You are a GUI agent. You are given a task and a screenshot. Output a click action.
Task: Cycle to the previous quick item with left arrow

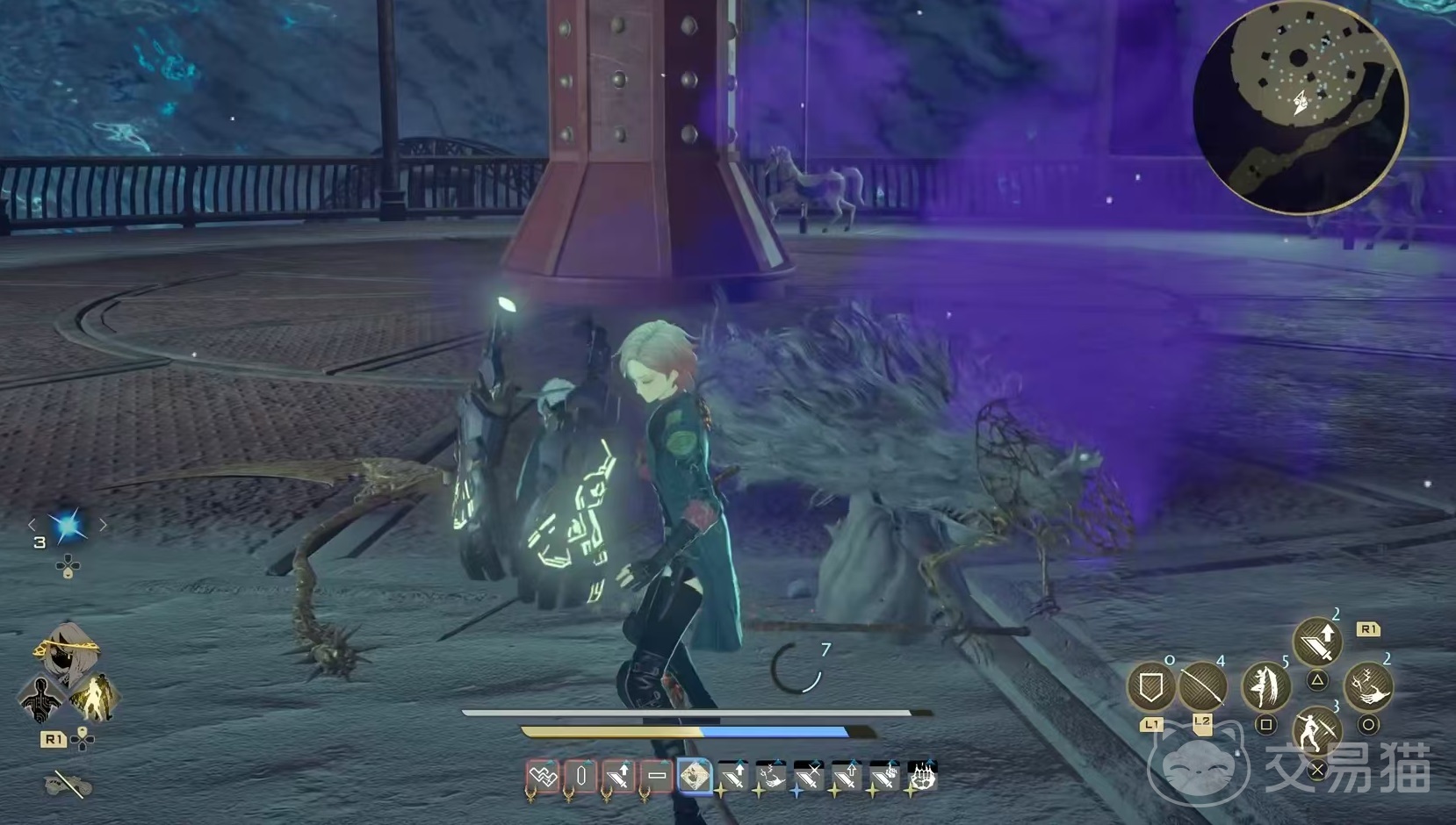point(32,525)
